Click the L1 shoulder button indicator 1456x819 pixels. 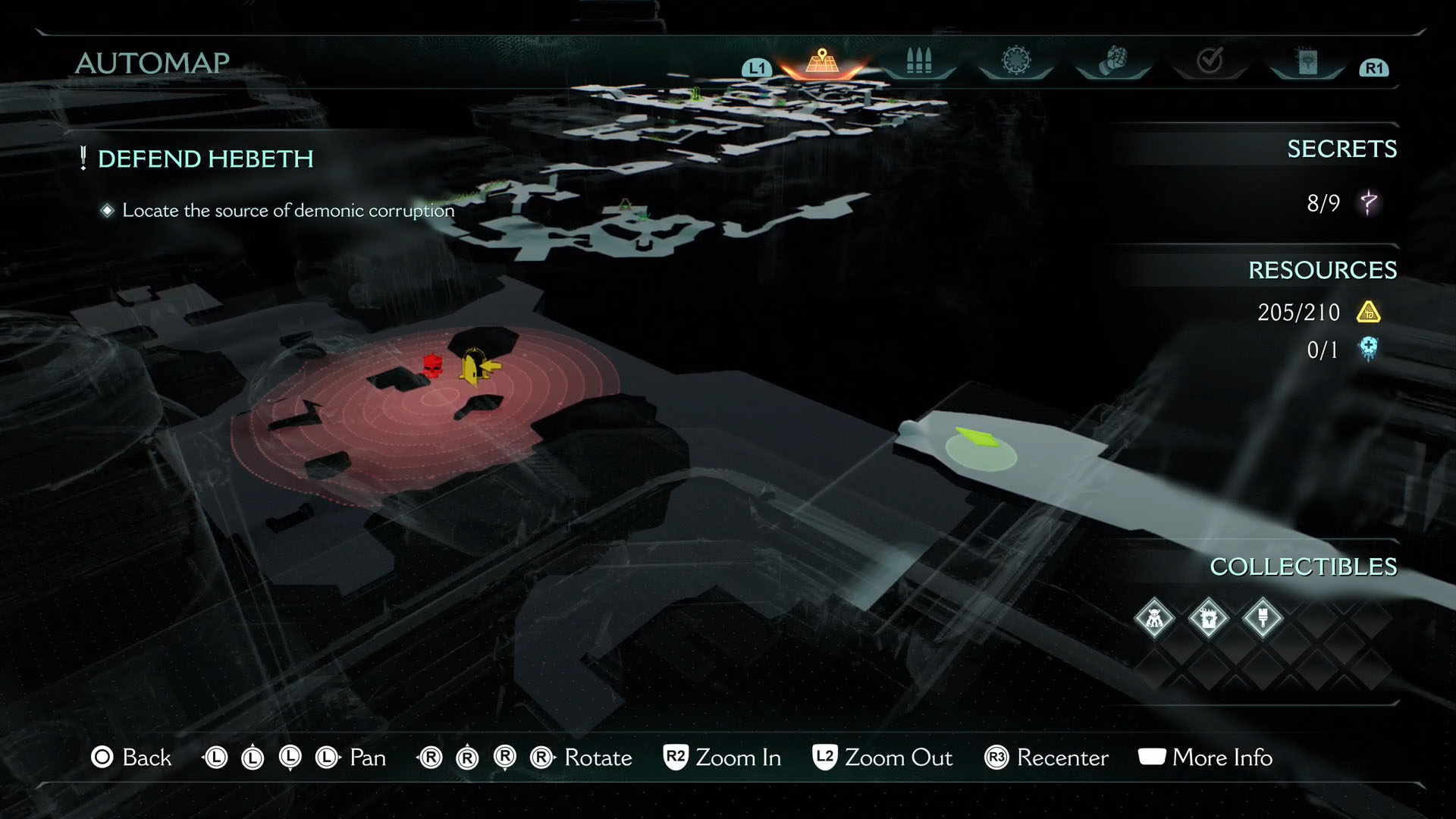(755, 67)
